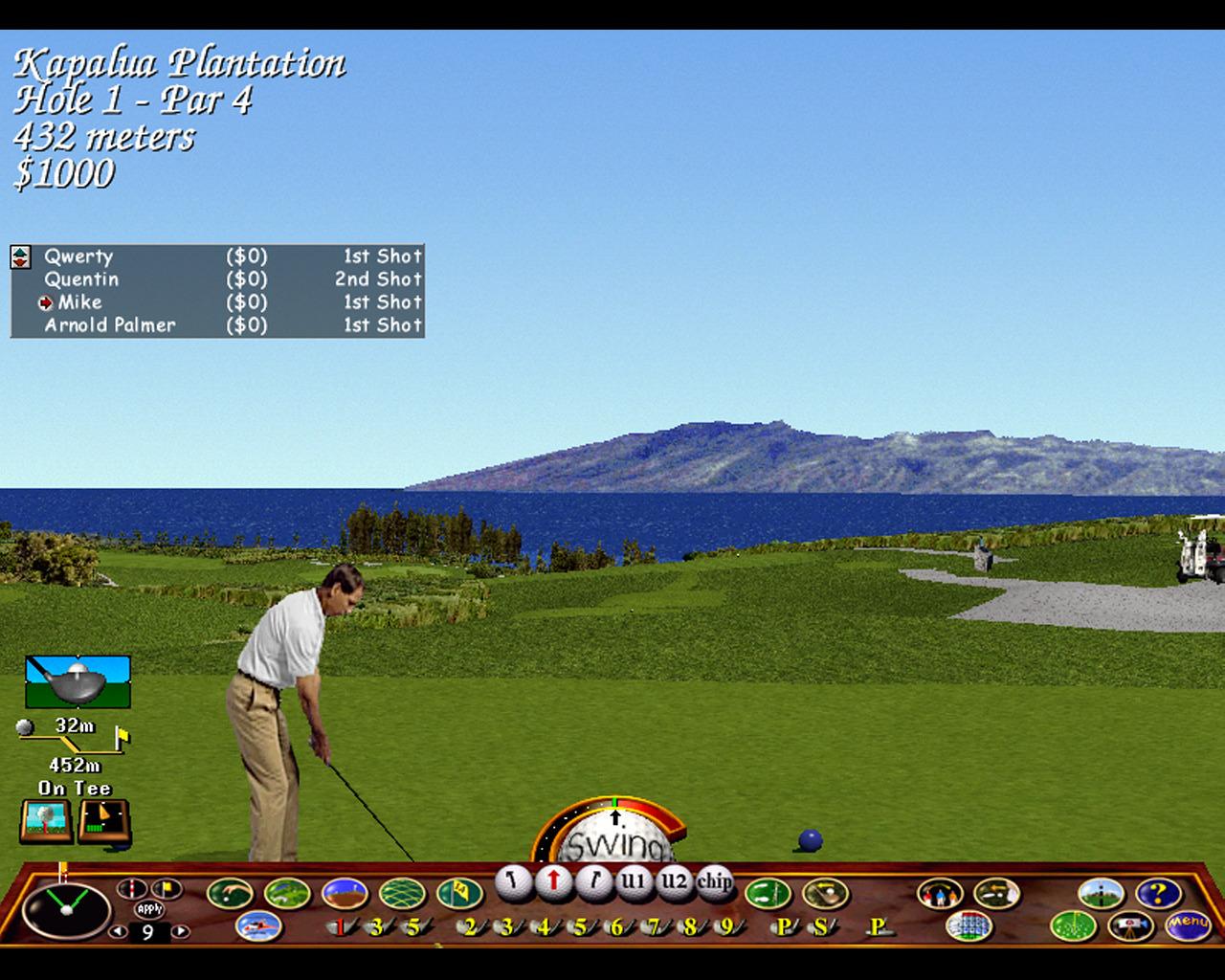The image size is (1225, 980).
Task: Click the camera tripod icon
Action: point(1130,924)
